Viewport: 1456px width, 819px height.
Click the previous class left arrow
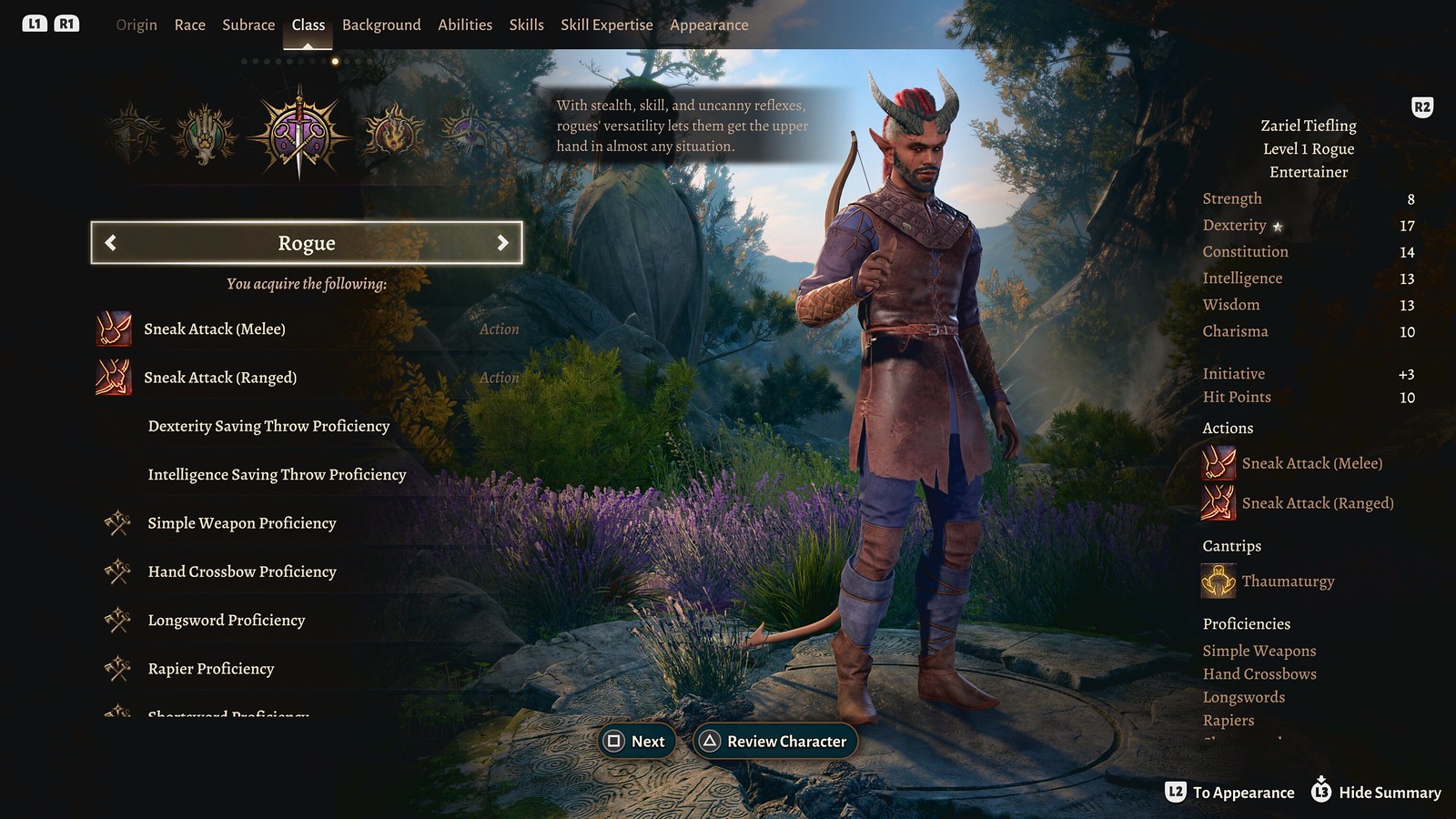coord(111,243)
